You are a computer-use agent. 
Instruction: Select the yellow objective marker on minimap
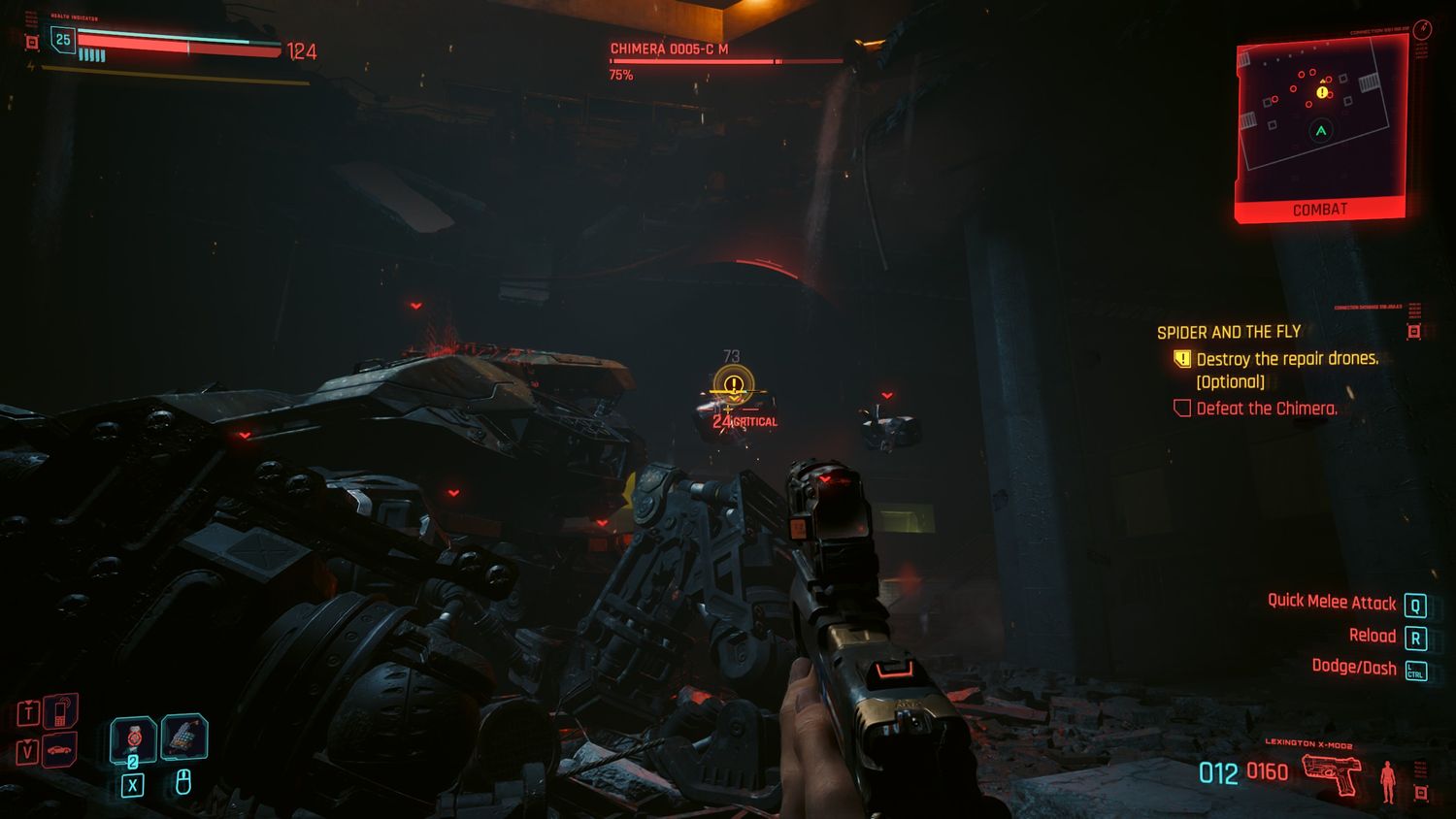coord(1322,92)
